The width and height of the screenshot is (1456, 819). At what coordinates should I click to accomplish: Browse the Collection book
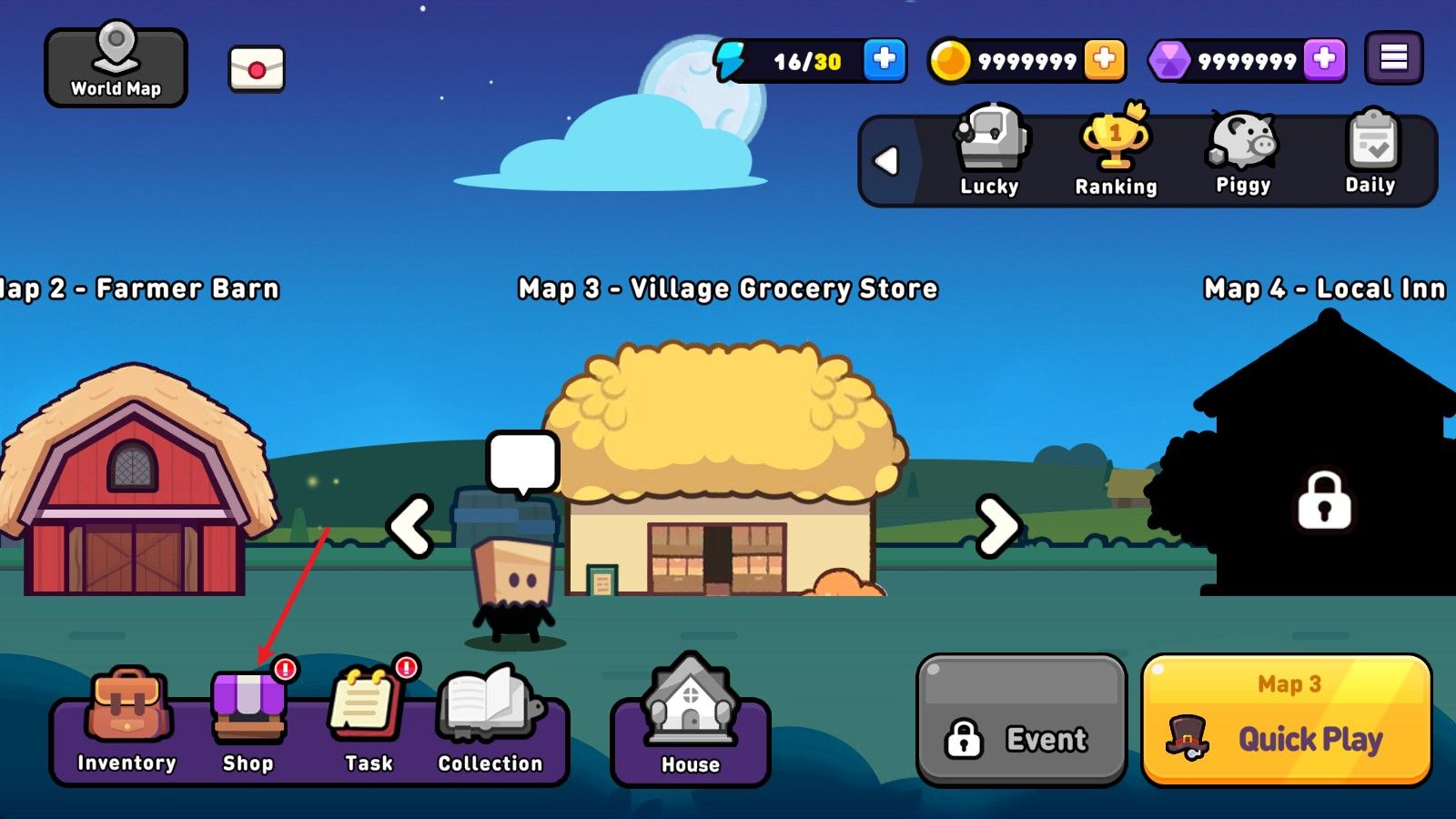tap(490, 721)
